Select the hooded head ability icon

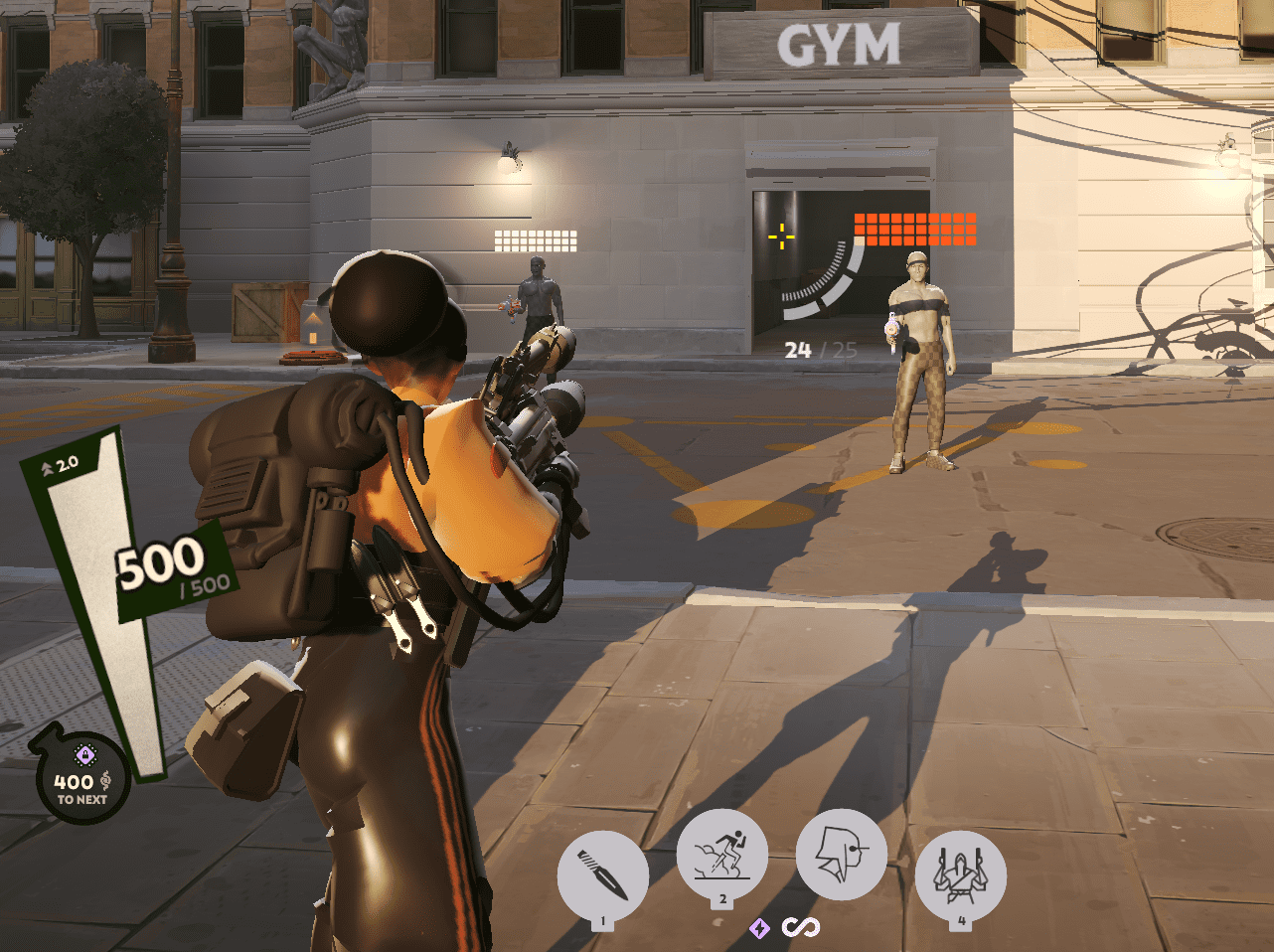841,855
